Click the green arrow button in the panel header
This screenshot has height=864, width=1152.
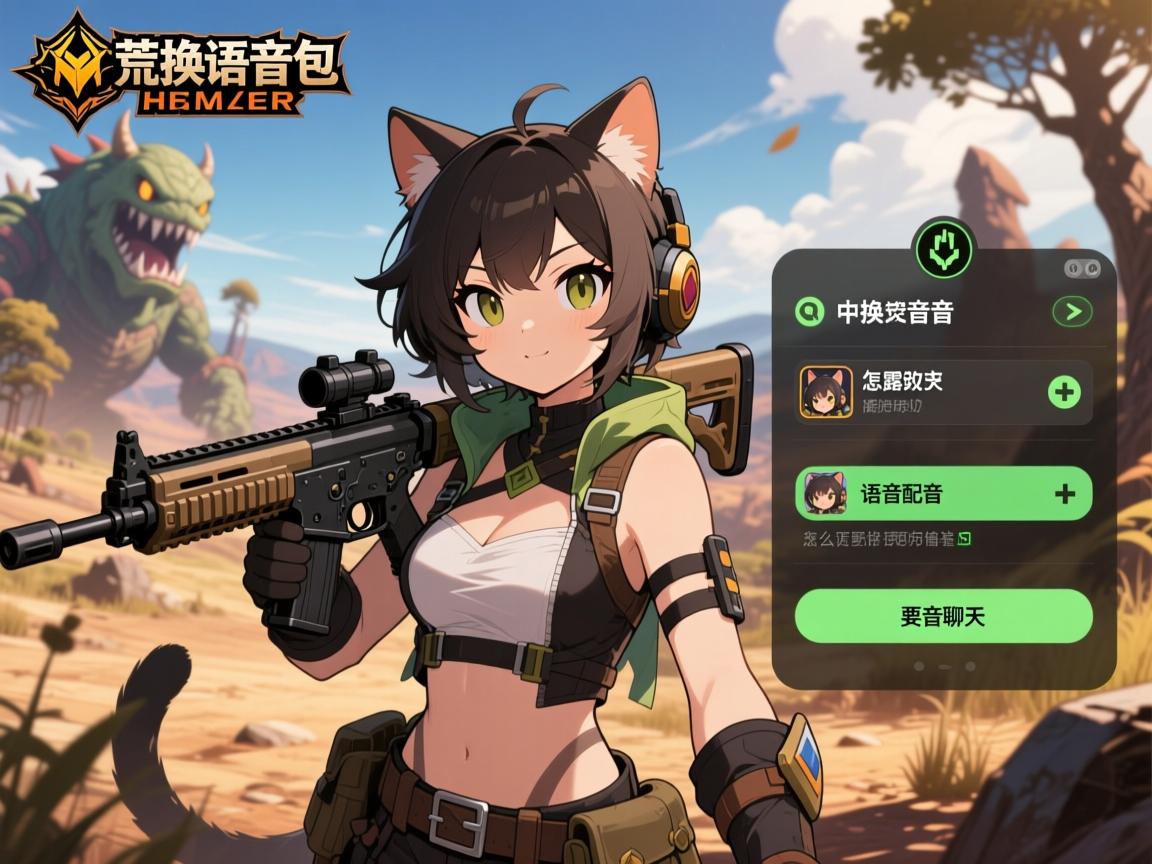point(1072,312)
